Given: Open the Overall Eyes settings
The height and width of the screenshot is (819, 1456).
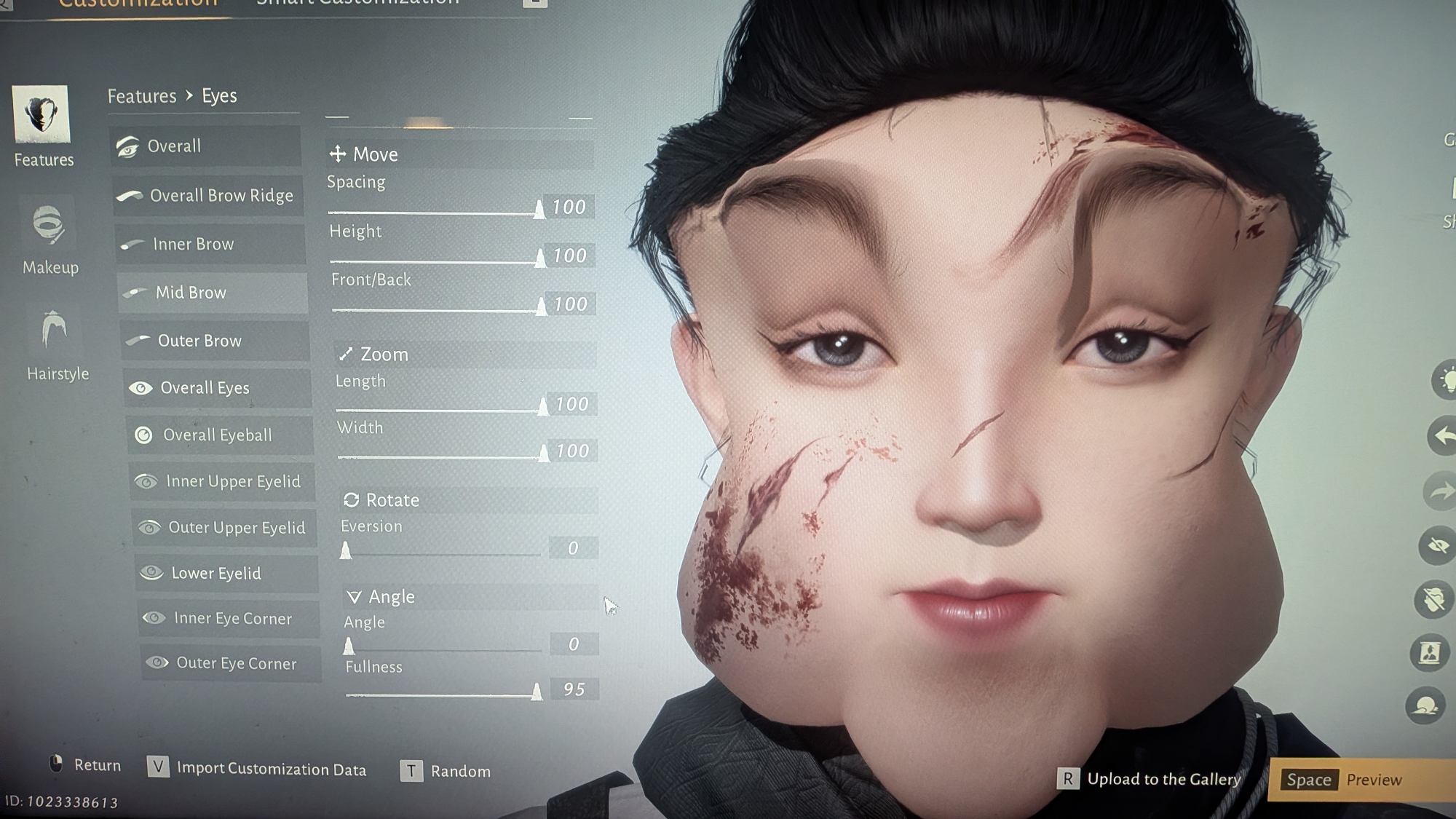Looking at the screenshot, I should (217, 388).
